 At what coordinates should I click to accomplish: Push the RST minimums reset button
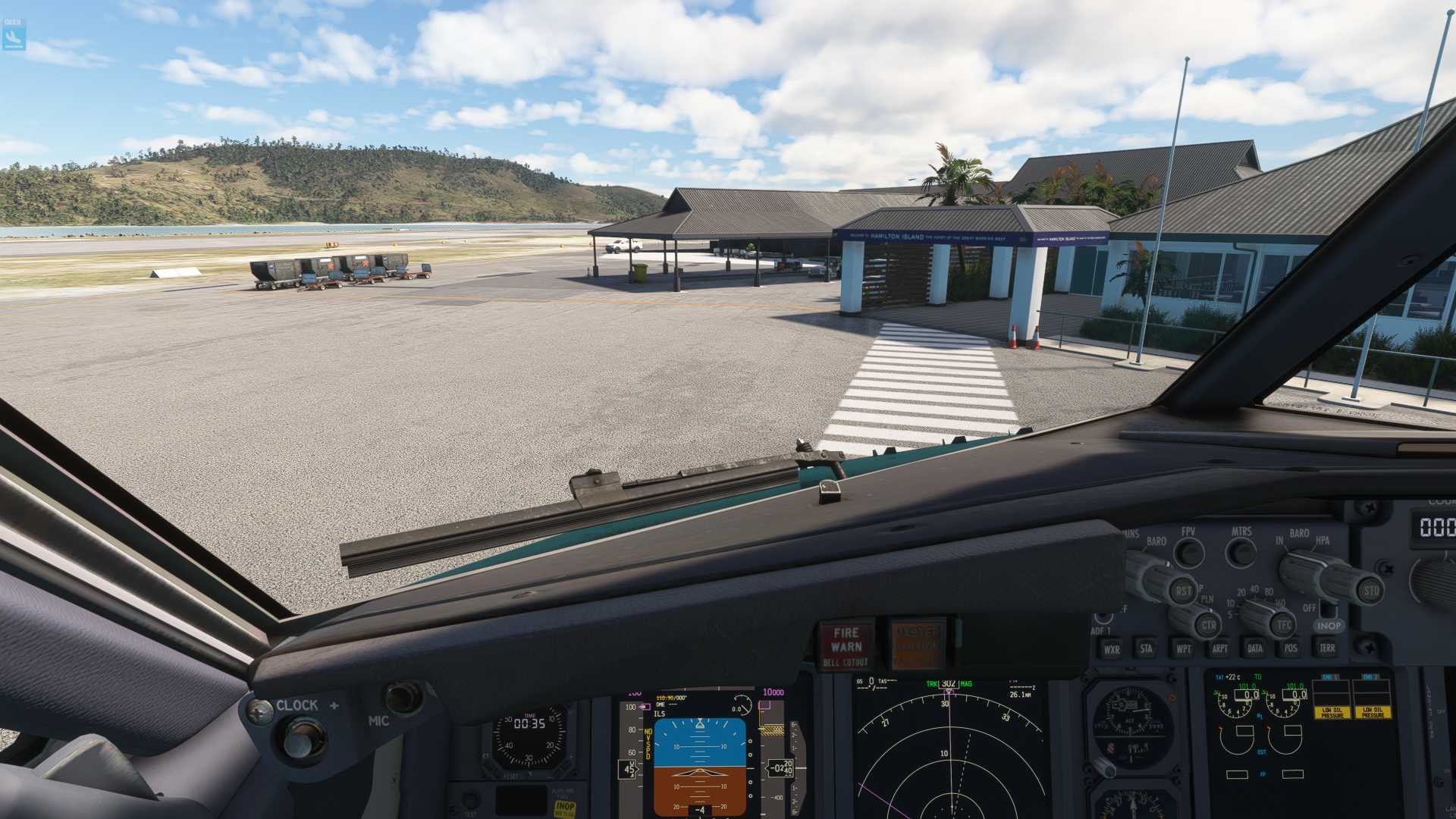click(1183, 591)
